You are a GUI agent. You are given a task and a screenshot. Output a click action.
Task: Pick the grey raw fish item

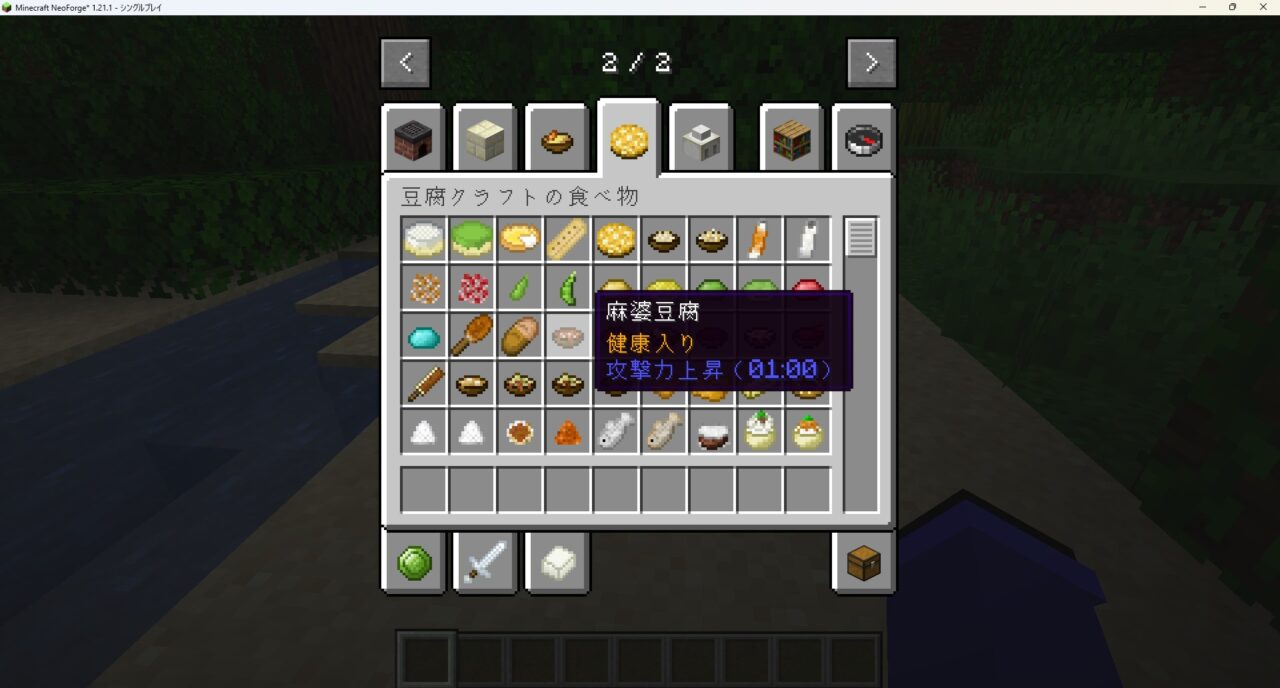(x=616, y=433)
